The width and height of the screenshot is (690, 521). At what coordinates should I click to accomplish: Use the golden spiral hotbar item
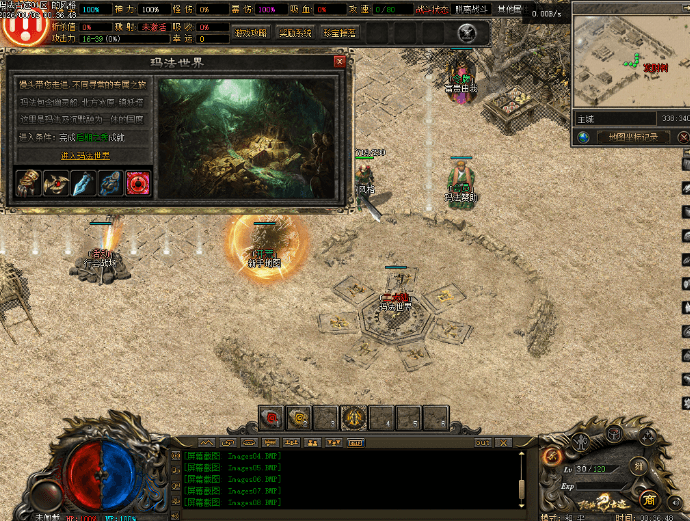298,417
